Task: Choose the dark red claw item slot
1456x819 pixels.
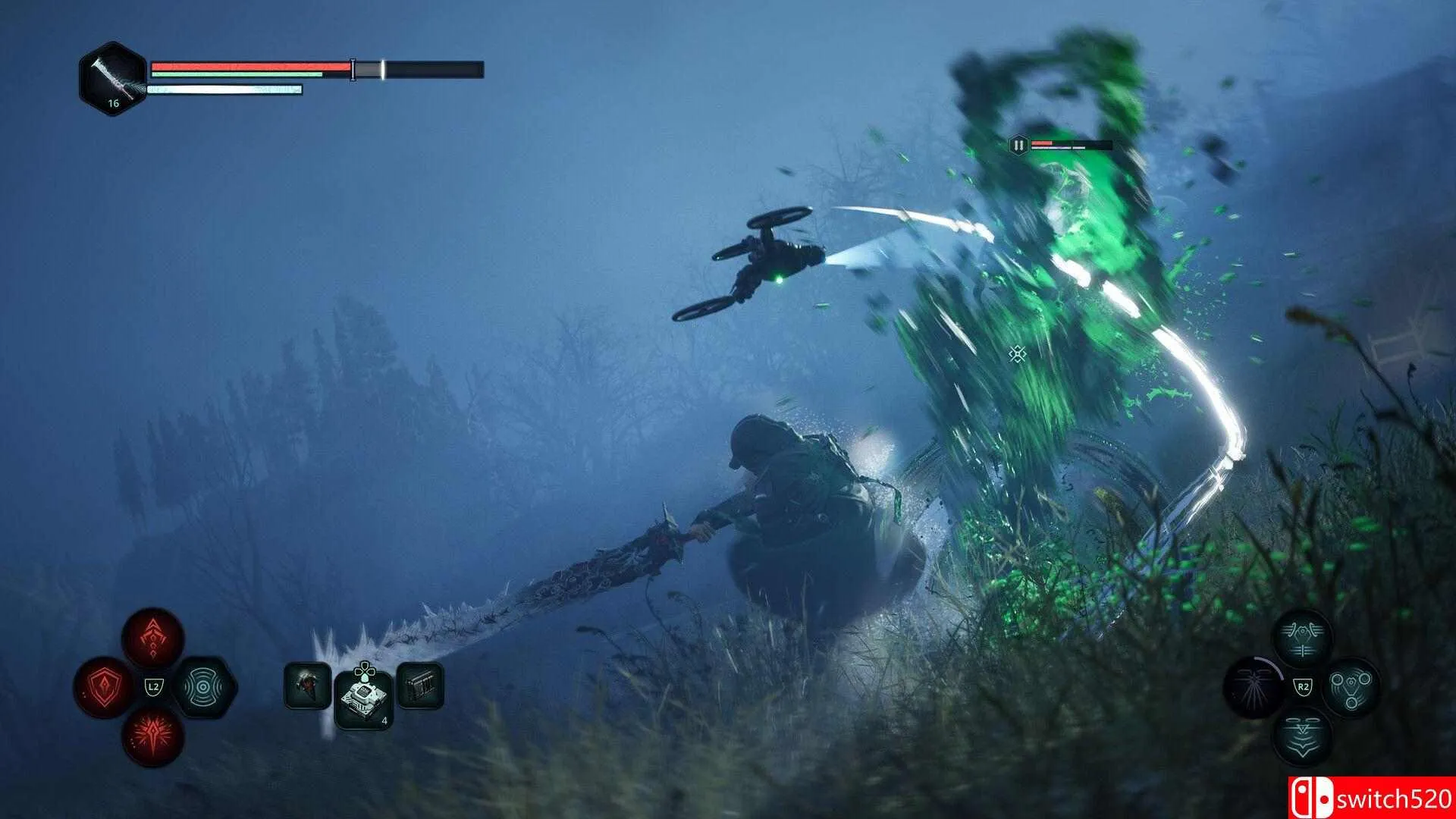Action: [x=307, y=686]
